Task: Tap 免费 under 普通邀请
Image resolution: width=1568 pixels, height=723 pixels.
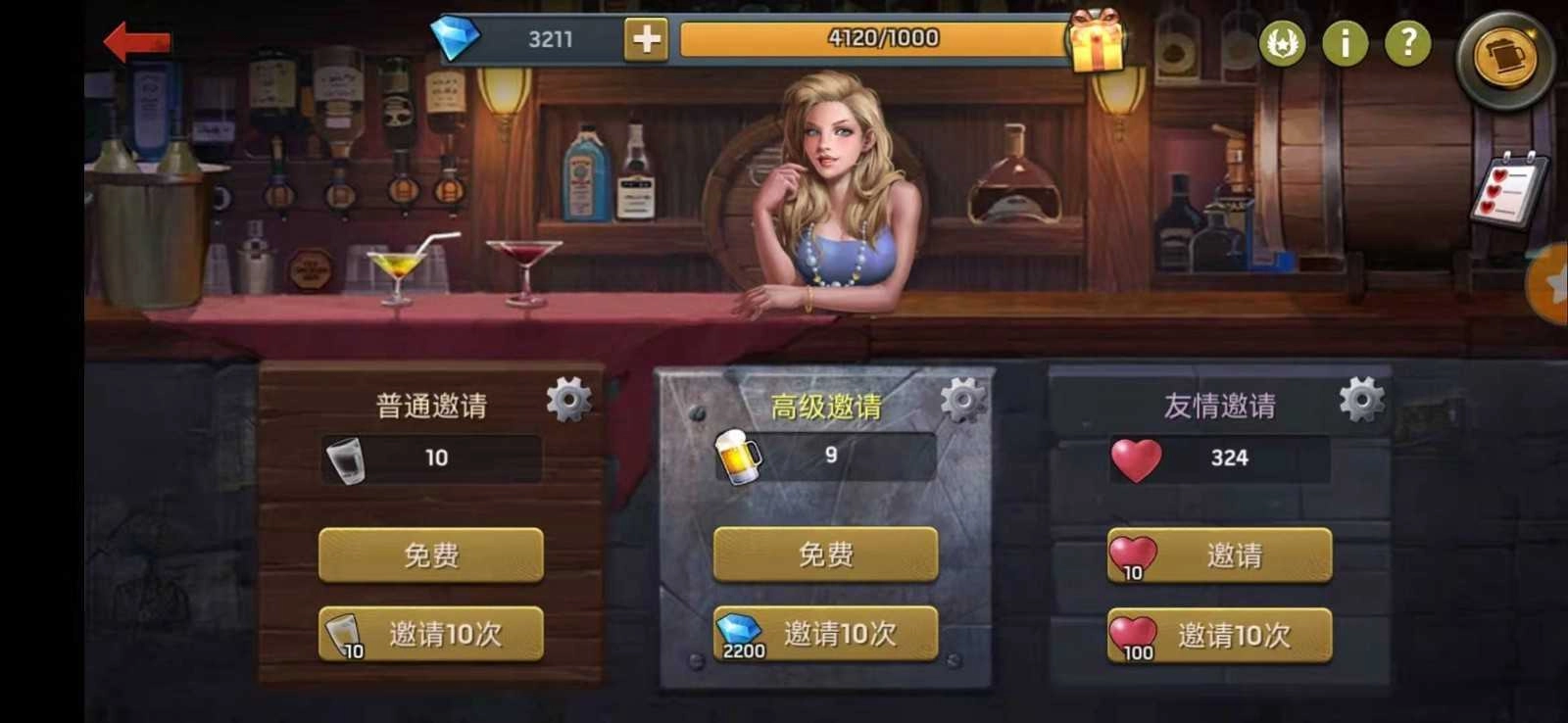Action: [x=431, y=554]
